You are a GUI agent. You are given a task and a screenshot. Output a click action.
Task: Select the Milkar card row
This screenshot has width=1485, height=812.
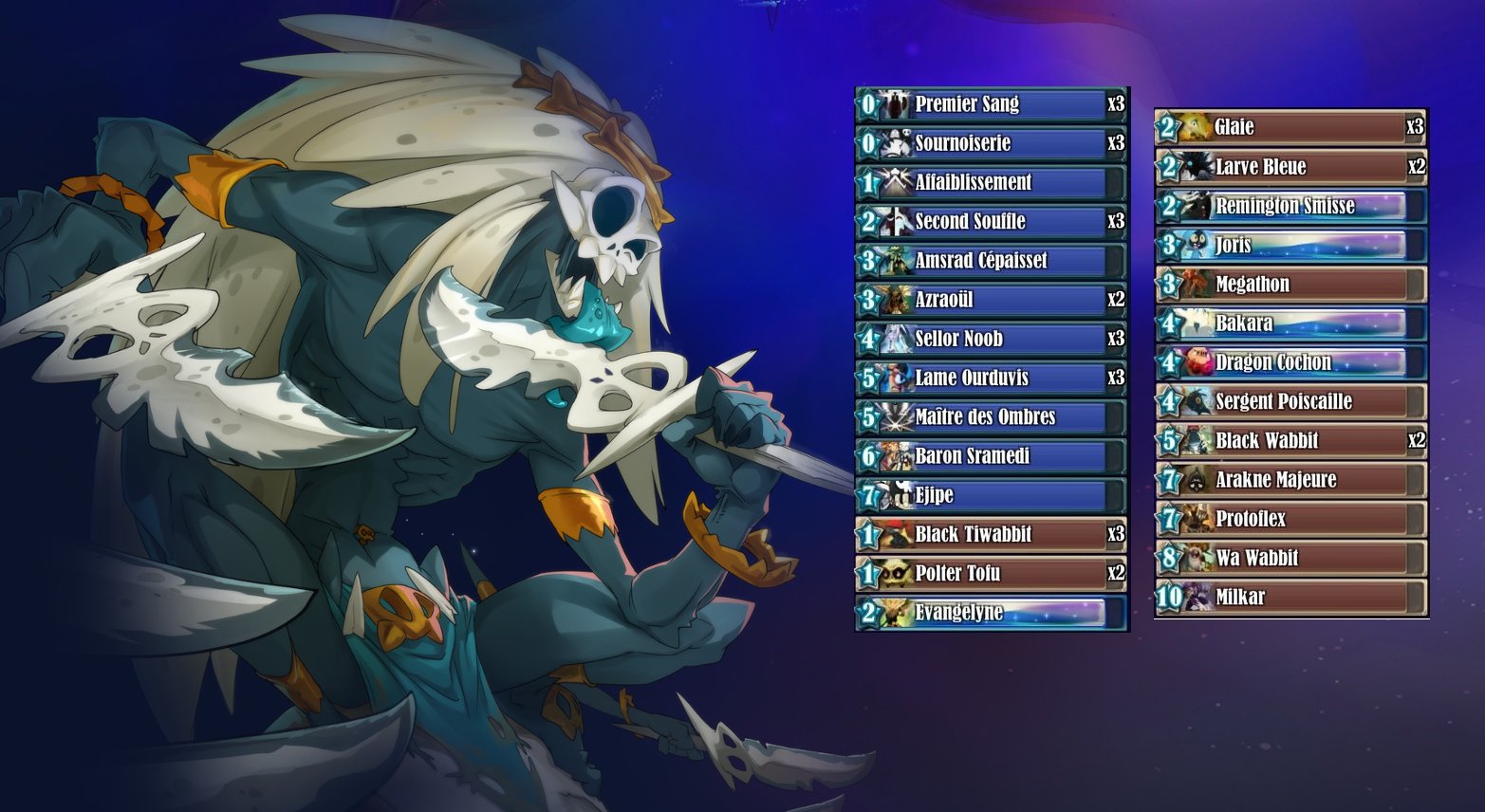(x=1290, y=597)
